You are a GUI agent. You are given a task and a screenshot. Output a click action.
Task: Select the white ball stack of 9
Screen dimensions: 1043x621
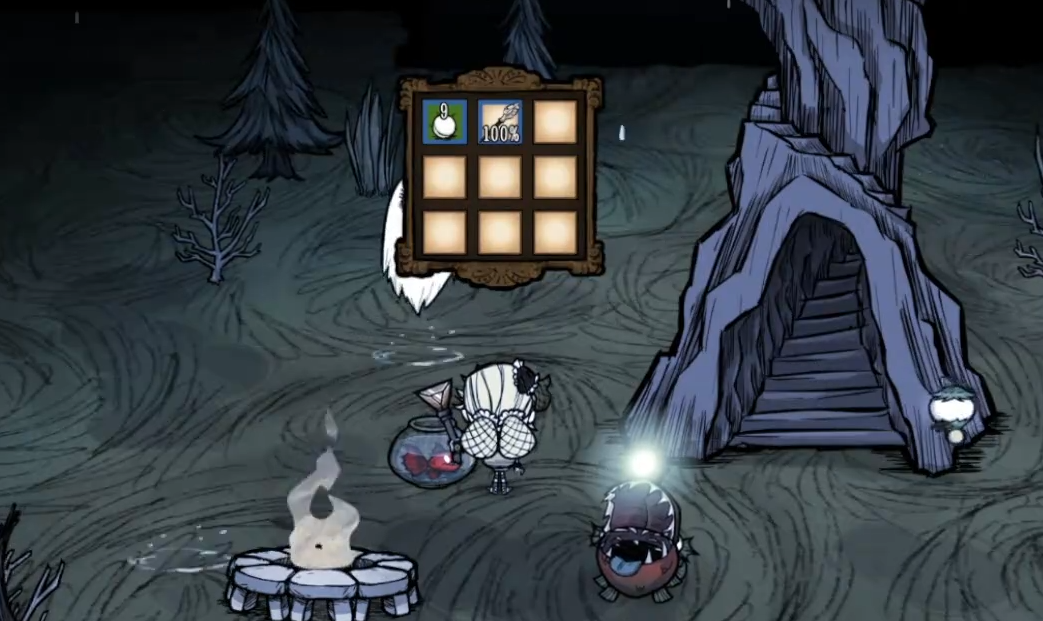click(x=444, y=121)
